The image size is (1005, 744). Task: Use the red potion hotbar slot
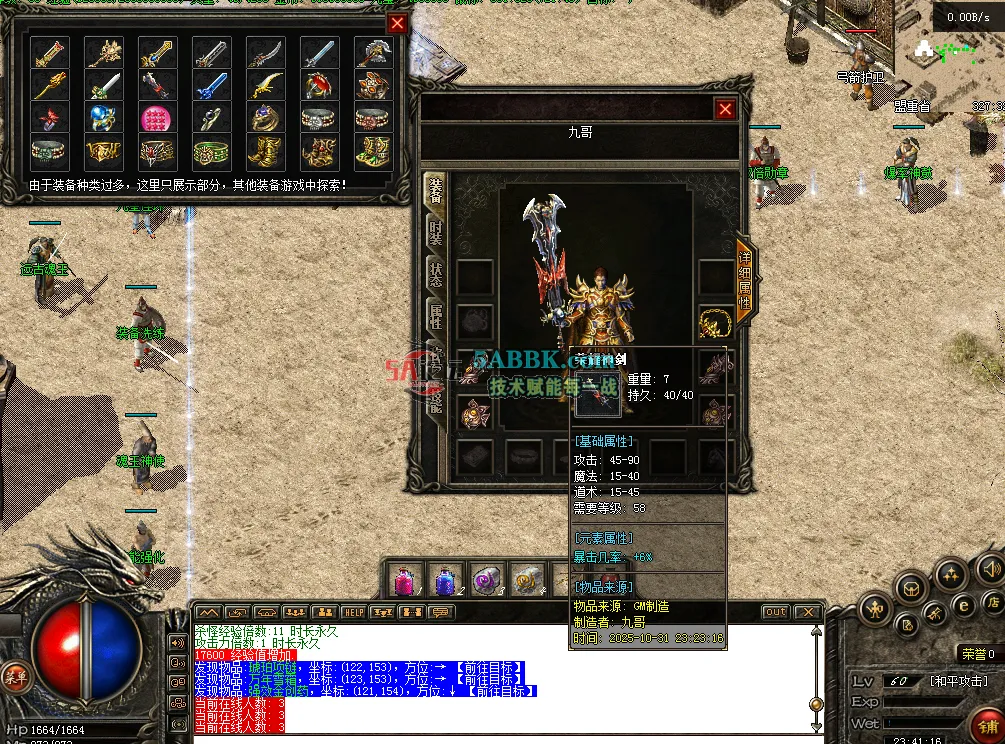[404, 580]
